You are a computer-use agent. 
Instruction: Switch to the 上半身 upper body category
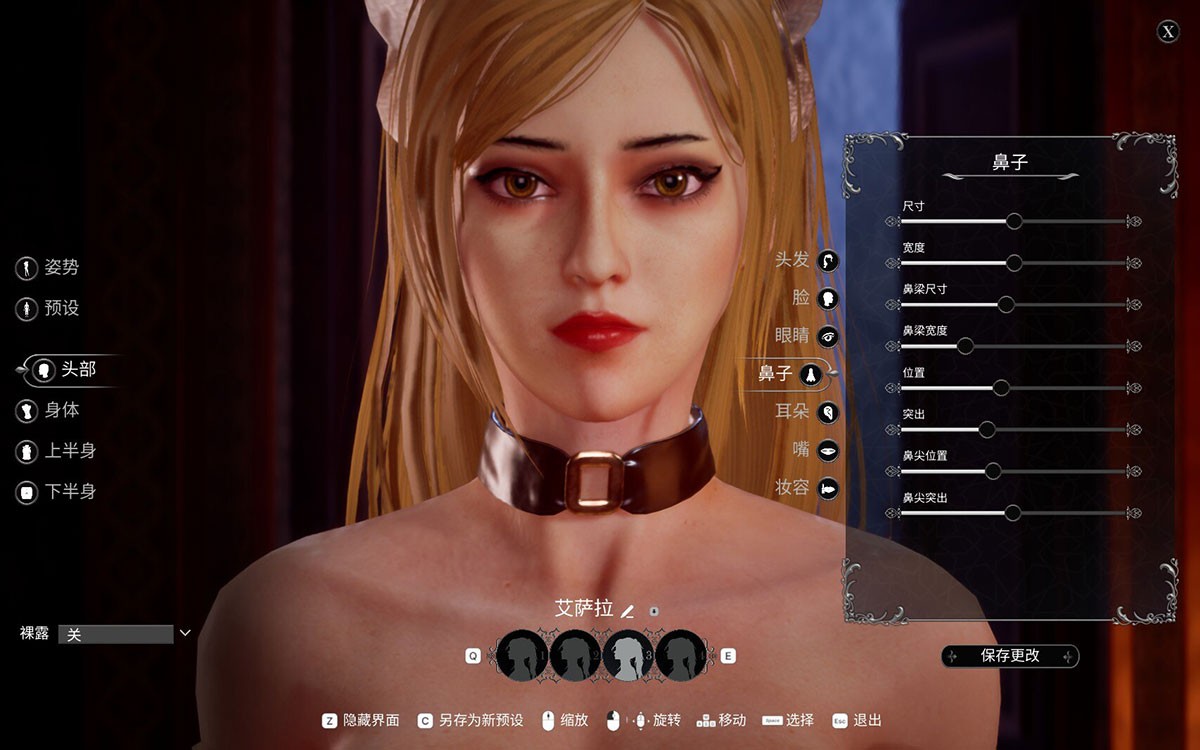pyautogui.click(x=56, y=451)
